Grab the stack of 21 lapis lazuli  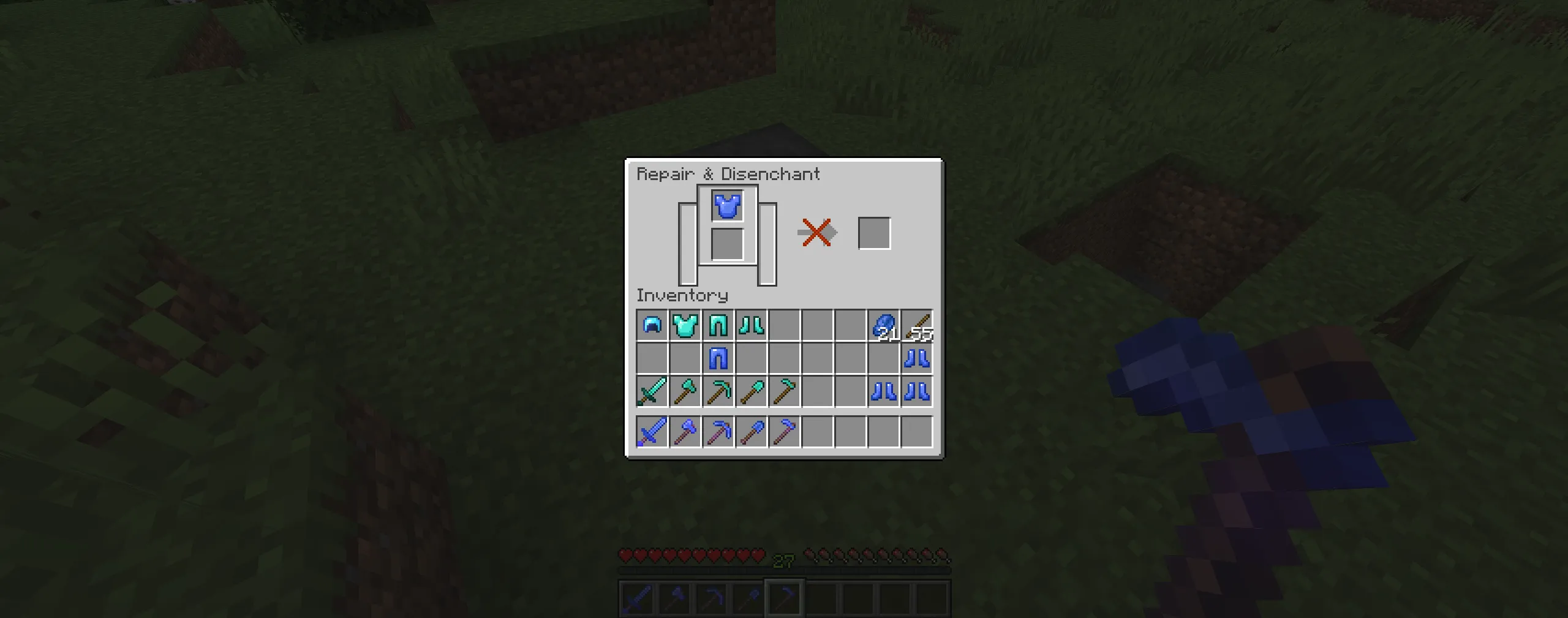tap(884, 326)
